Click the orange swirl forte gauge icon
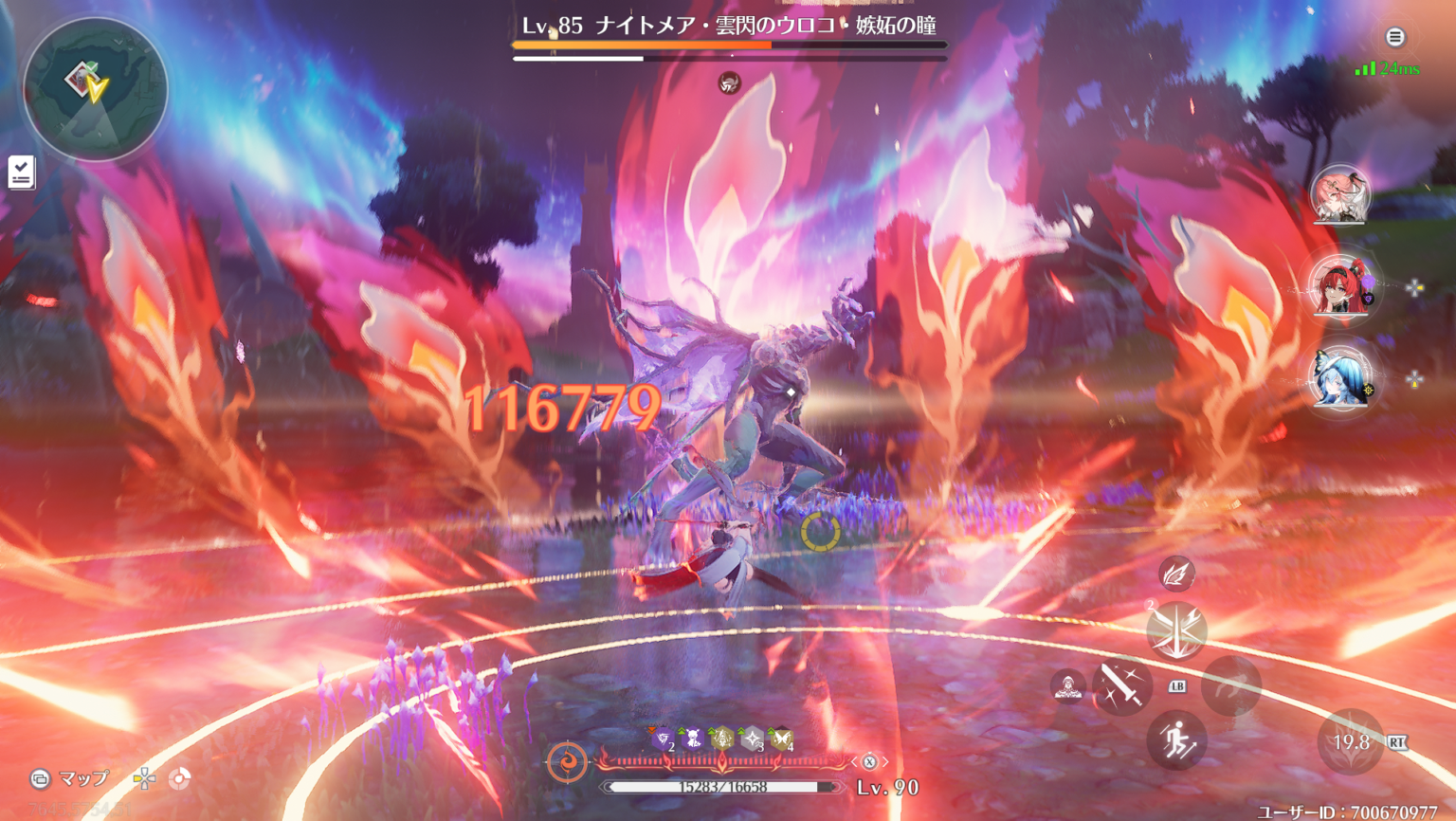This screenshot has height=821, width=1456. [567, 761]
